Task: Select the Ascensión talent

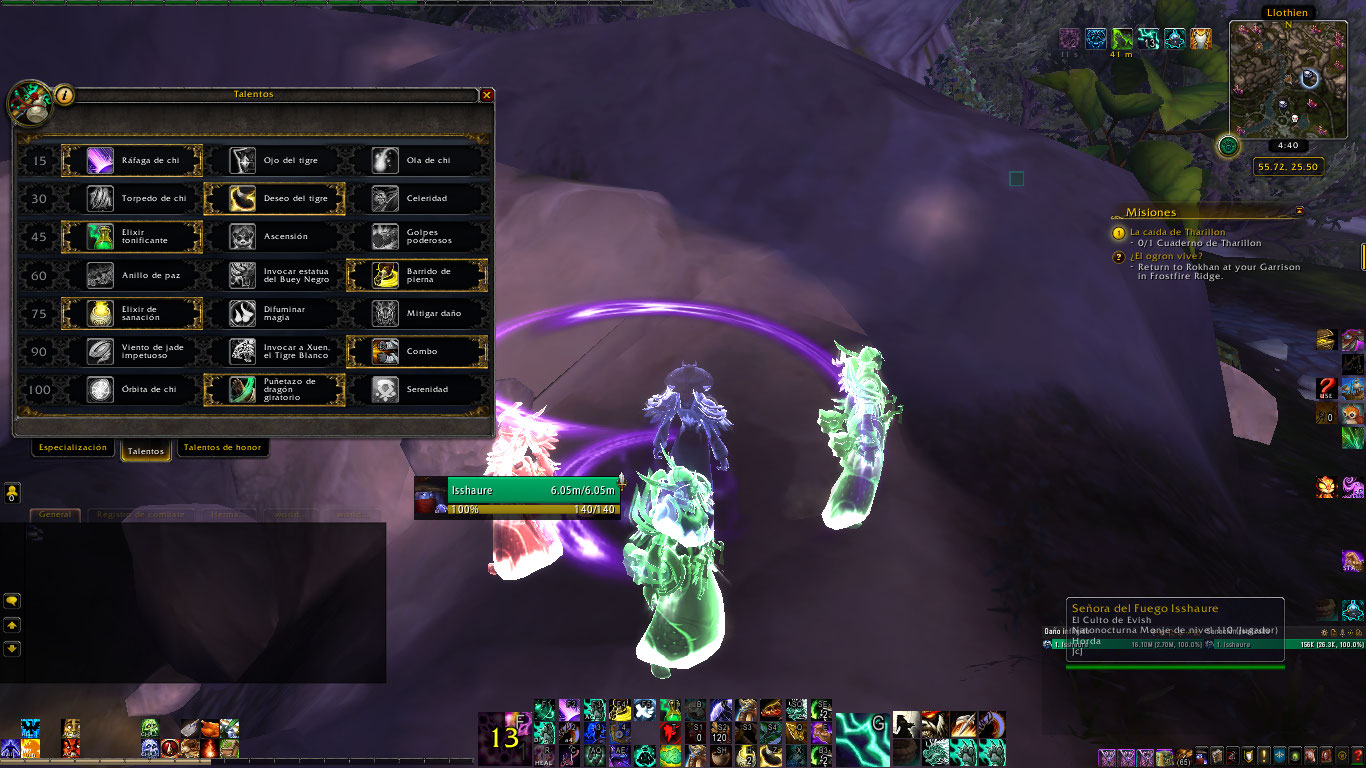Action: [274, 237]
